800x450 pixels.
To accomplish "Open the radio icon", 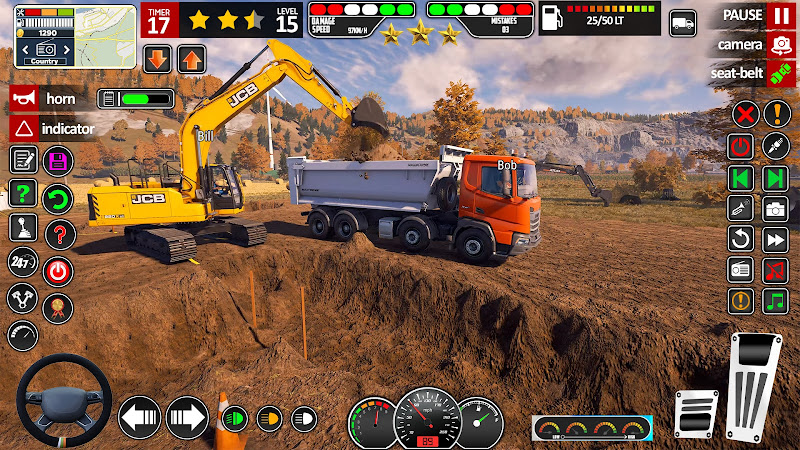I will (741, 270).
